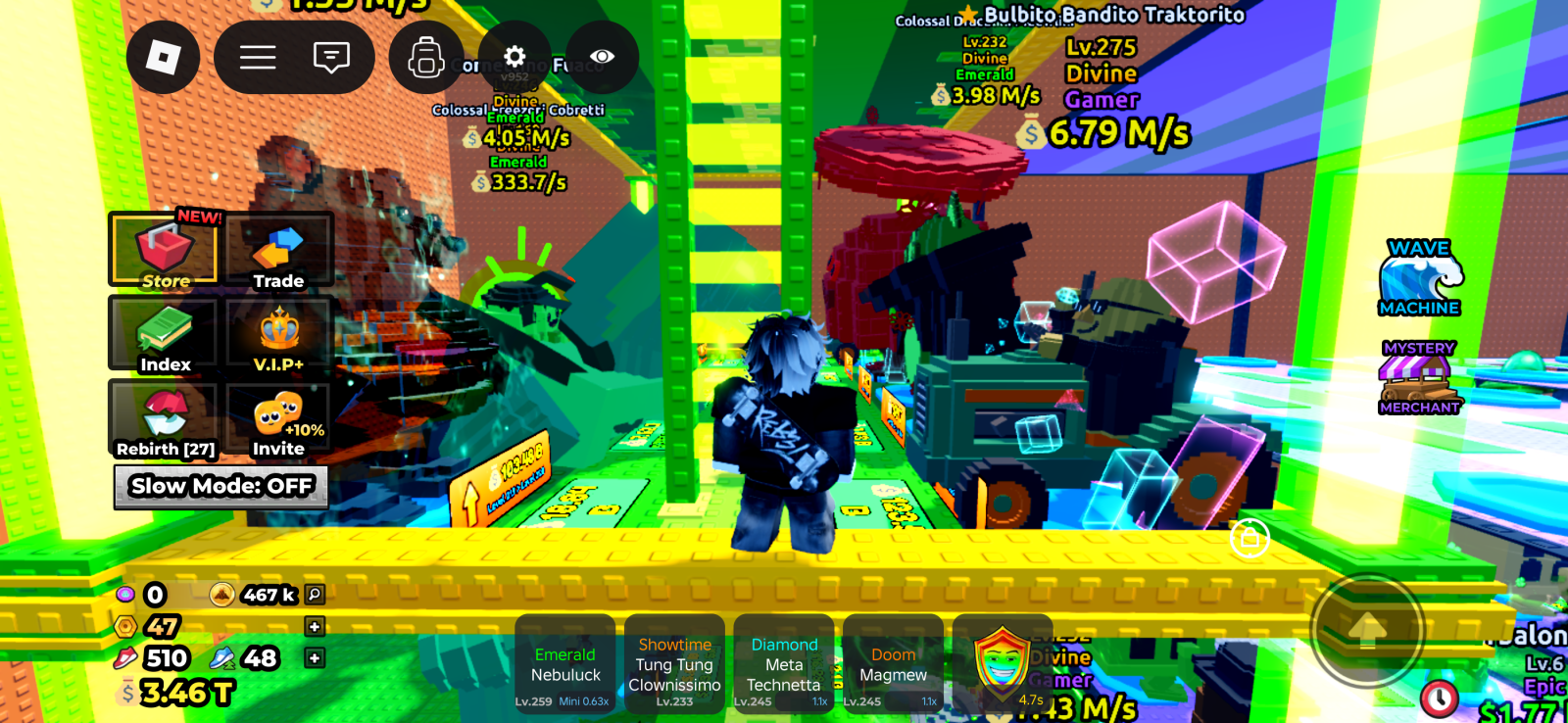Open the Store menu

click(164, 253)
